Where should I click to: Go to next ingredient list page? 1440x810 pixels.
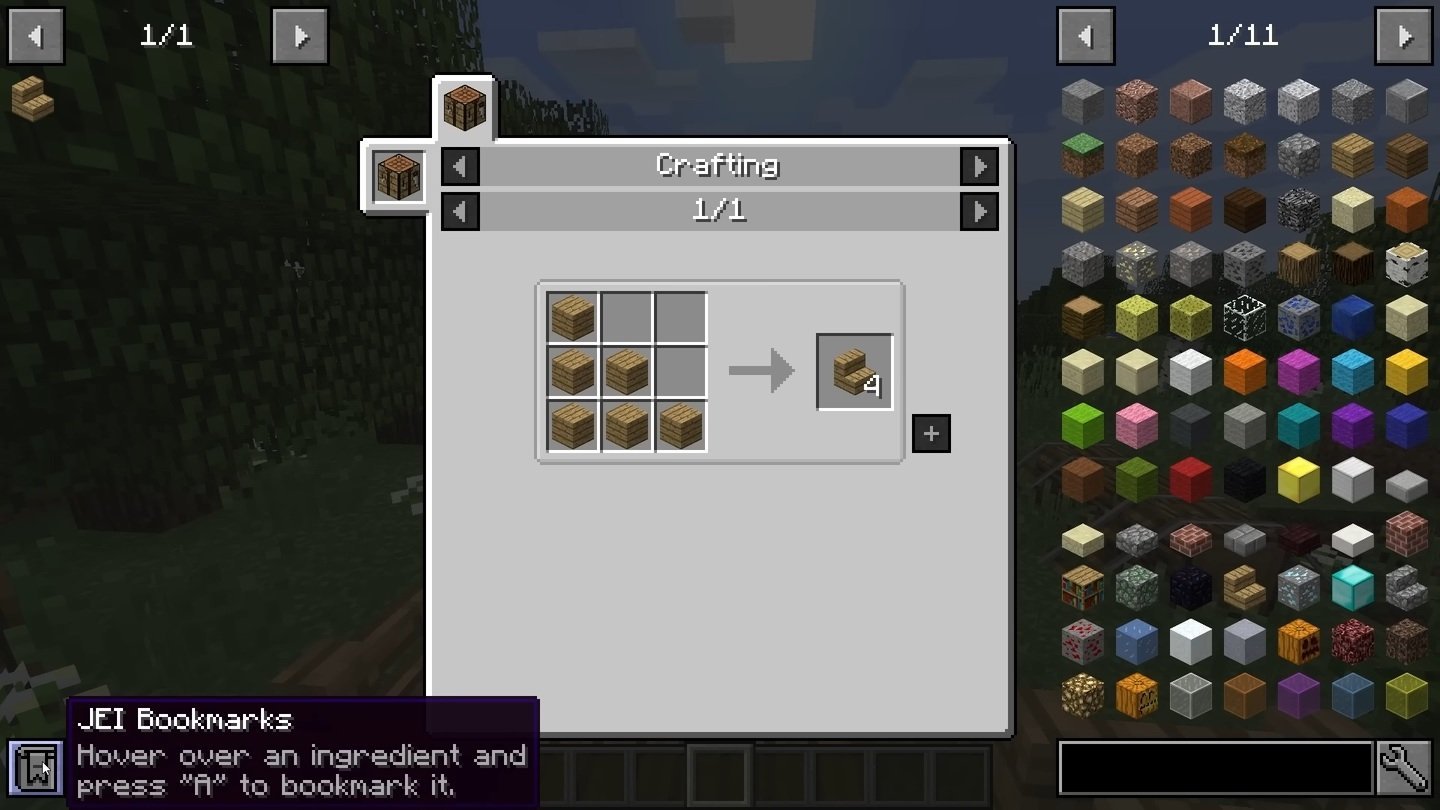click(1403, 37)
